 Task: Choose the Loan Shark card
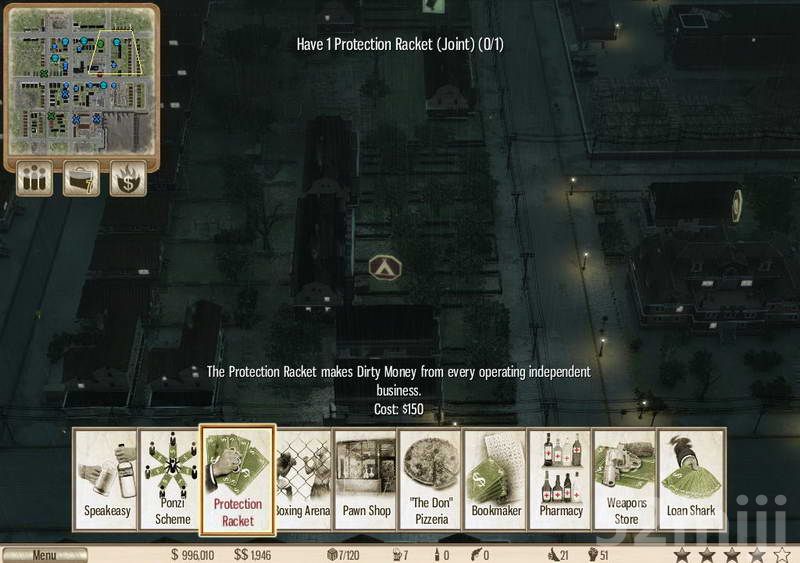(x=690, y=480)
